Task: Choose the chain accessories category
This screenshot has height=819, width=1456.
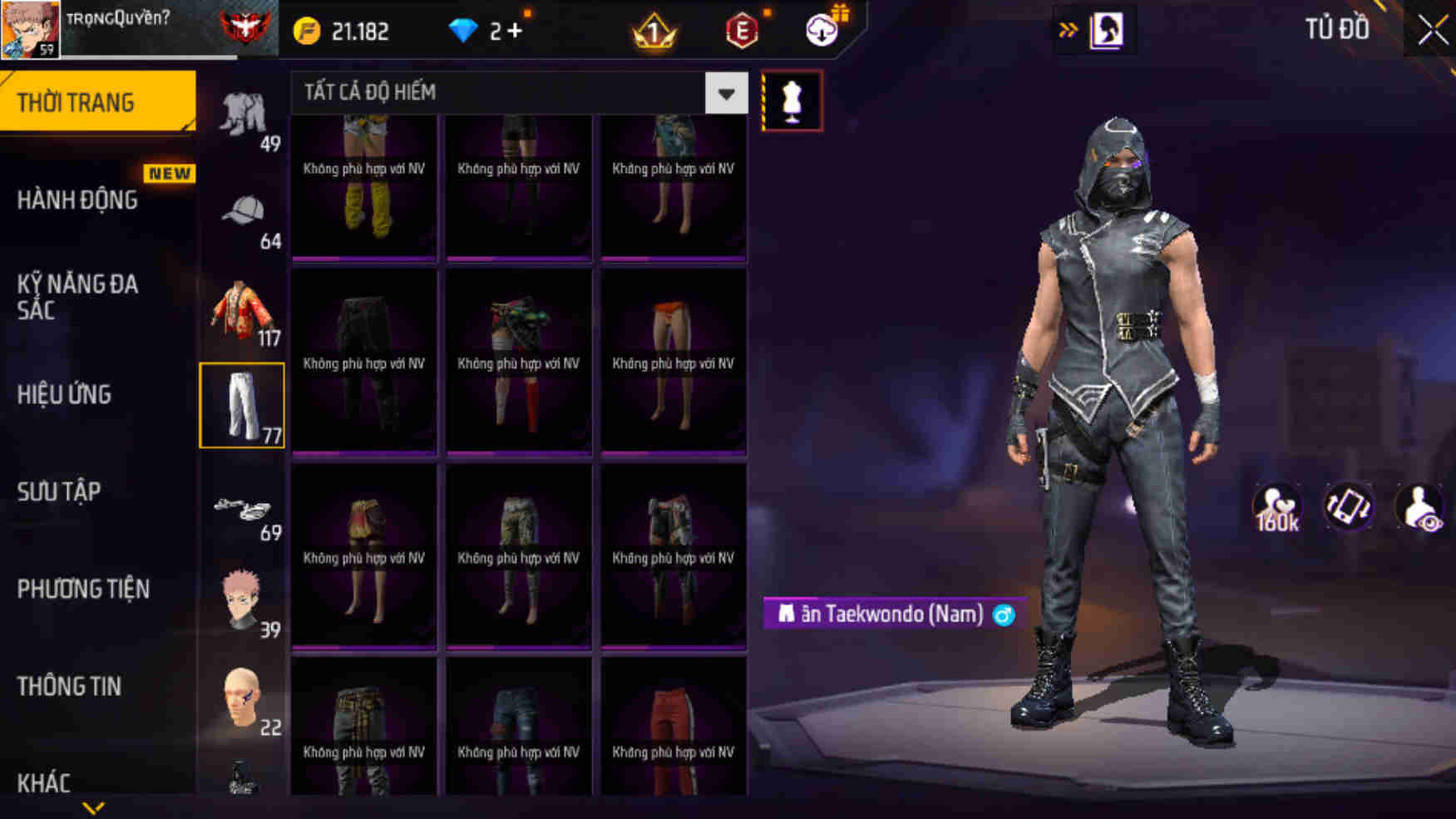Action: (x=242, y=506)
